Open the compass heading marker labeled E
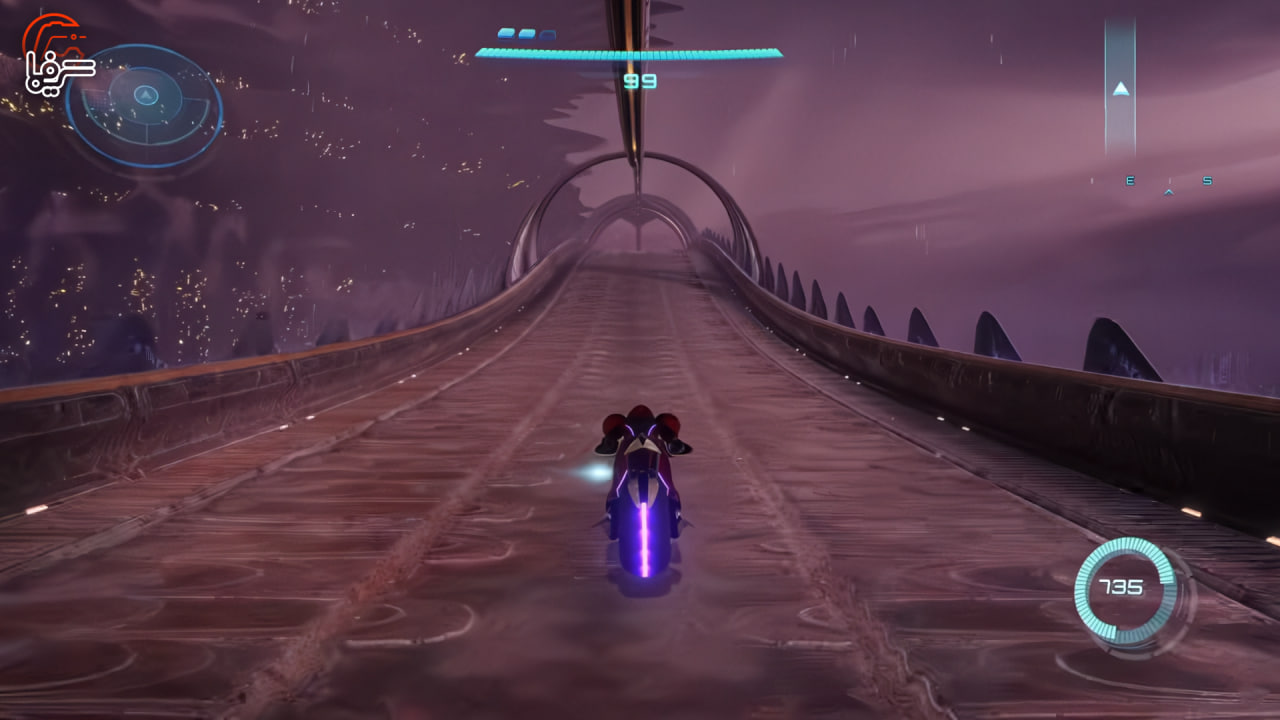Image resolution: width=1280 pixels, height=720 pixels. (1130, 181)
